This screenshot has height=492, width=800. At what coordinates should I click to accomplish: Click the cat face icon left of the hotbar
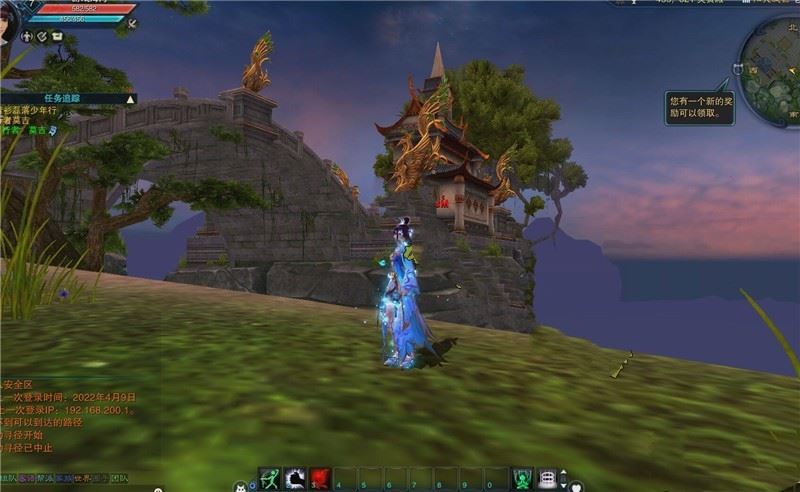click(239, 486)
